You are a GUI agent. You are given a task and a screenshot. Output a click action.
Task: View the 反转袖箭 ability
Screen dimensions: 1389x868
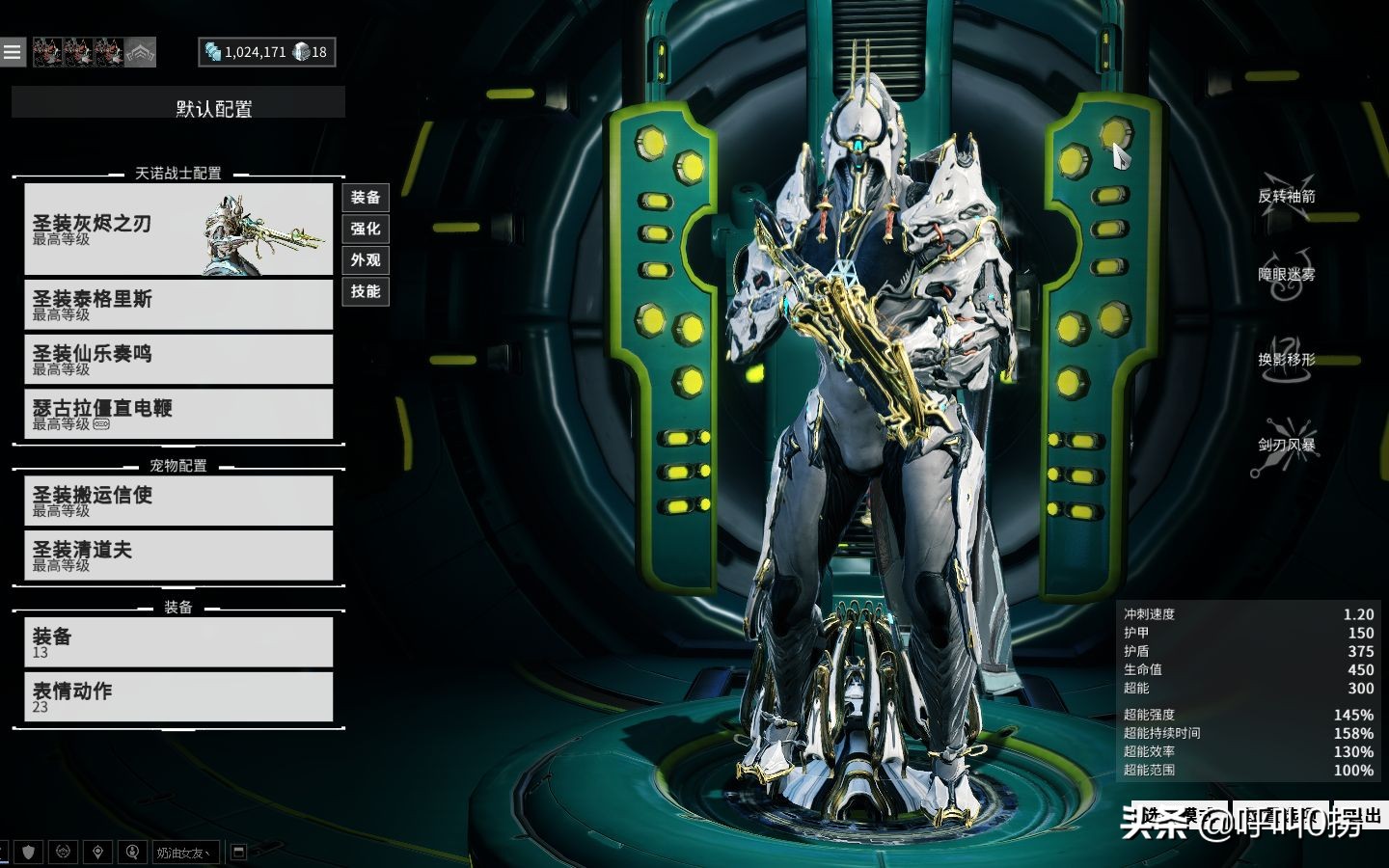[x=1286, y=196]
